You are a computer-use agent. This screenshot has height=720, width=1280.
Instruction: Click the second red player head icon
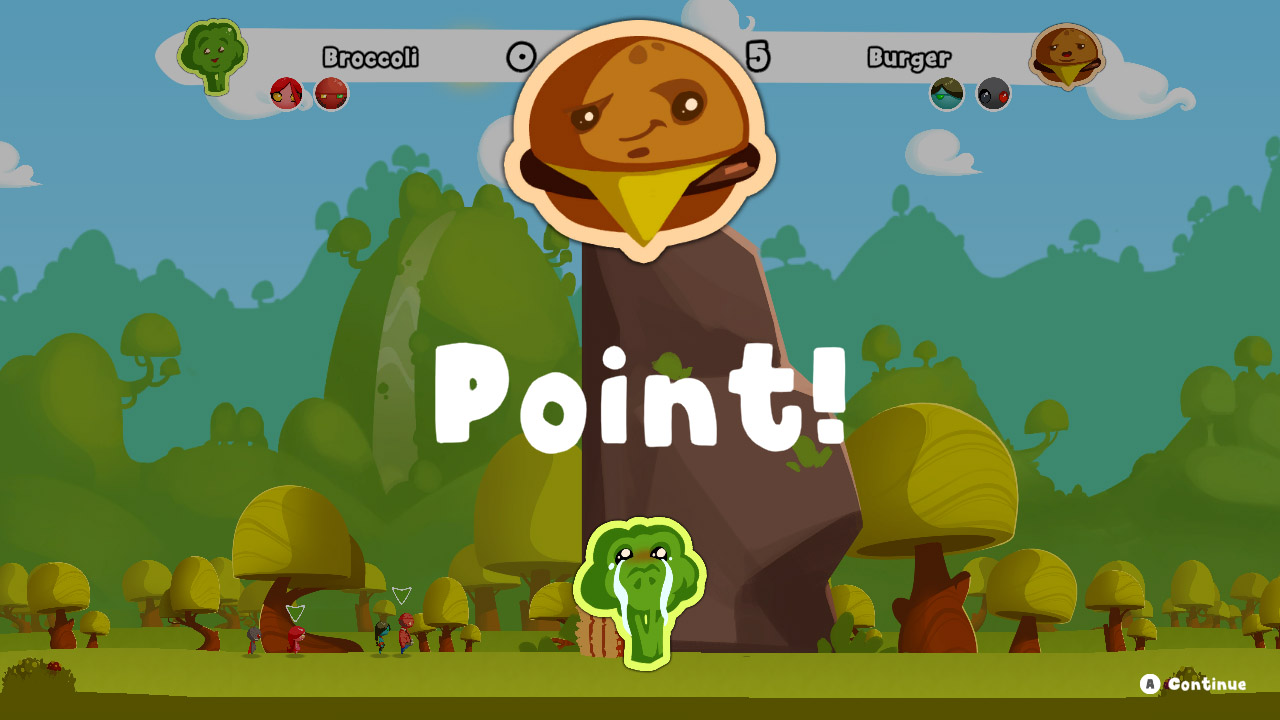[x=330, y=94]
